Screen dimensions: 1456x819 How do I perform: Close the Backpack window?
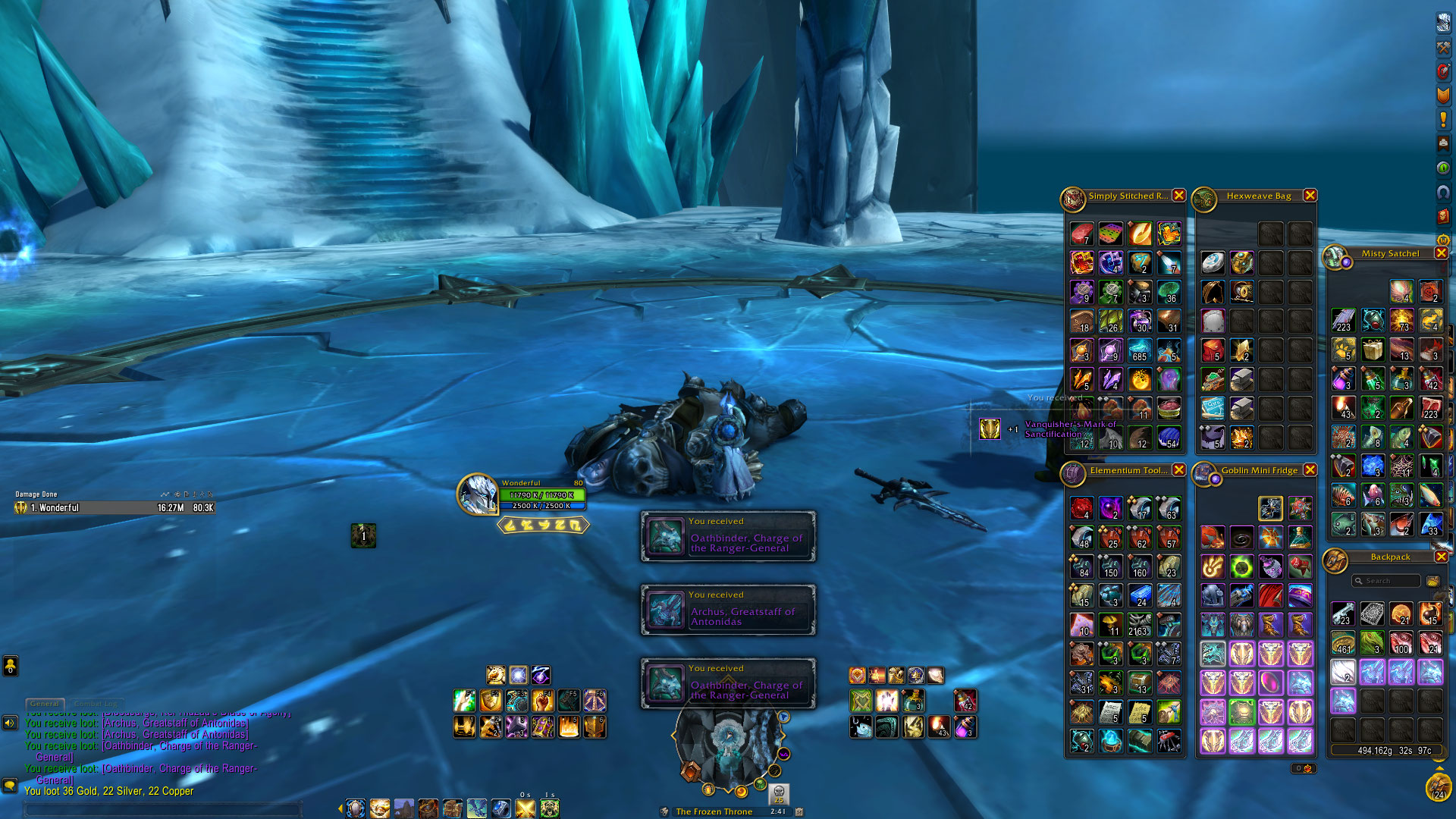[x=1441, y=557]
